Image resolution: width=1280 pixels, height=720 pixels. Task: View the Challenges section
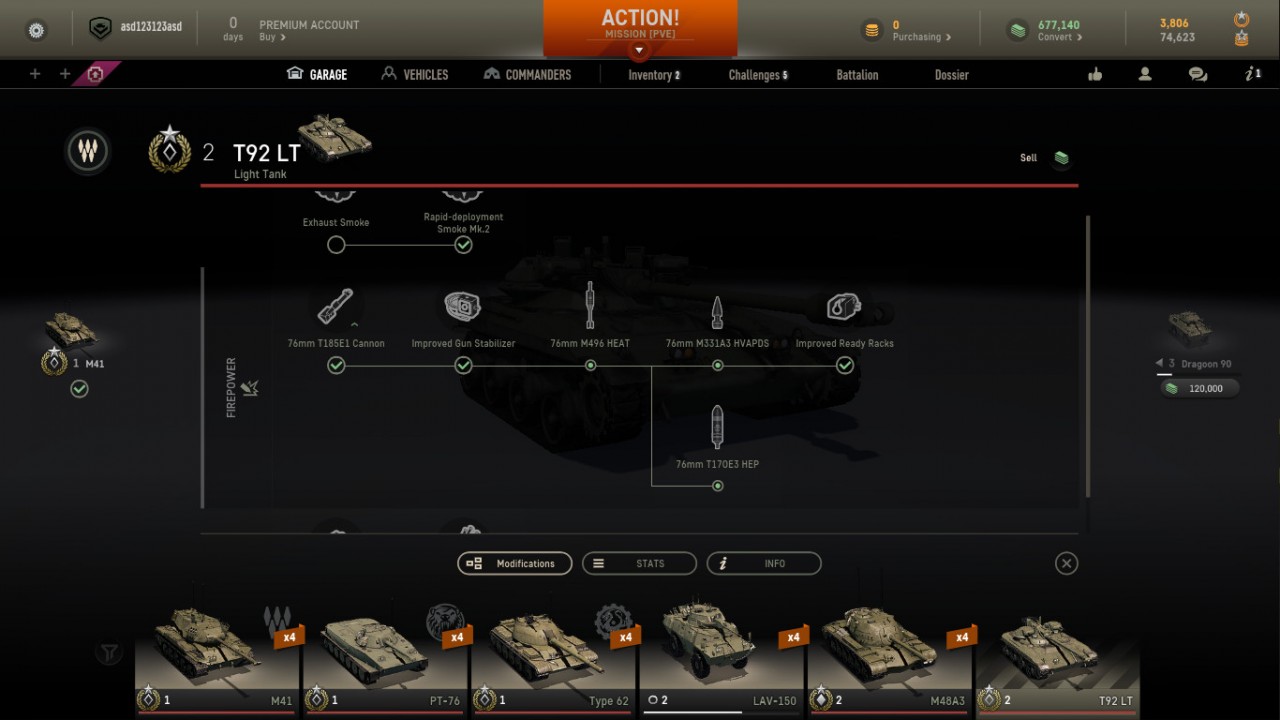coord(757,75)
